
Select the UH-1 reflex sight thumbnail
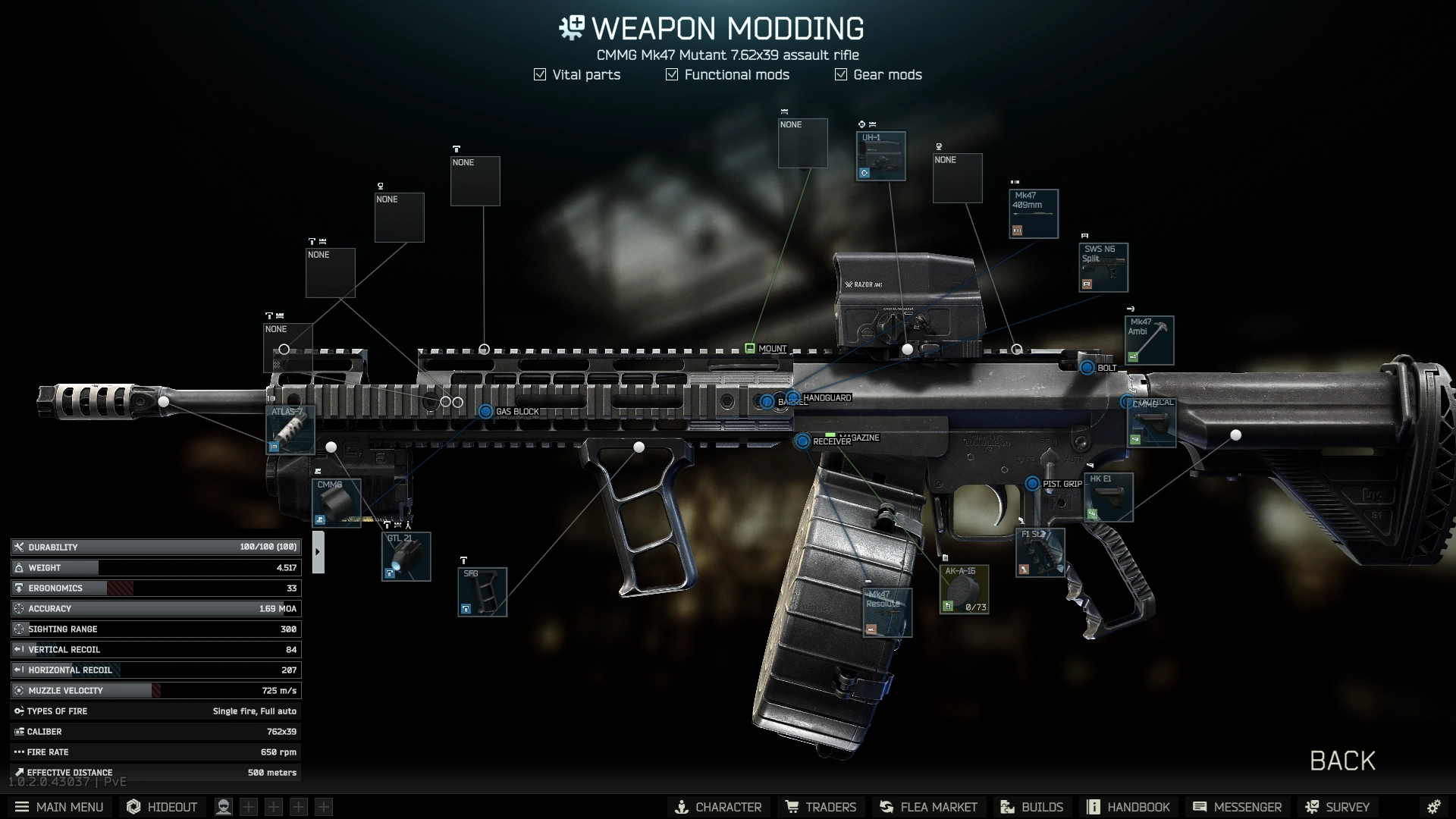tap(880, 156)
